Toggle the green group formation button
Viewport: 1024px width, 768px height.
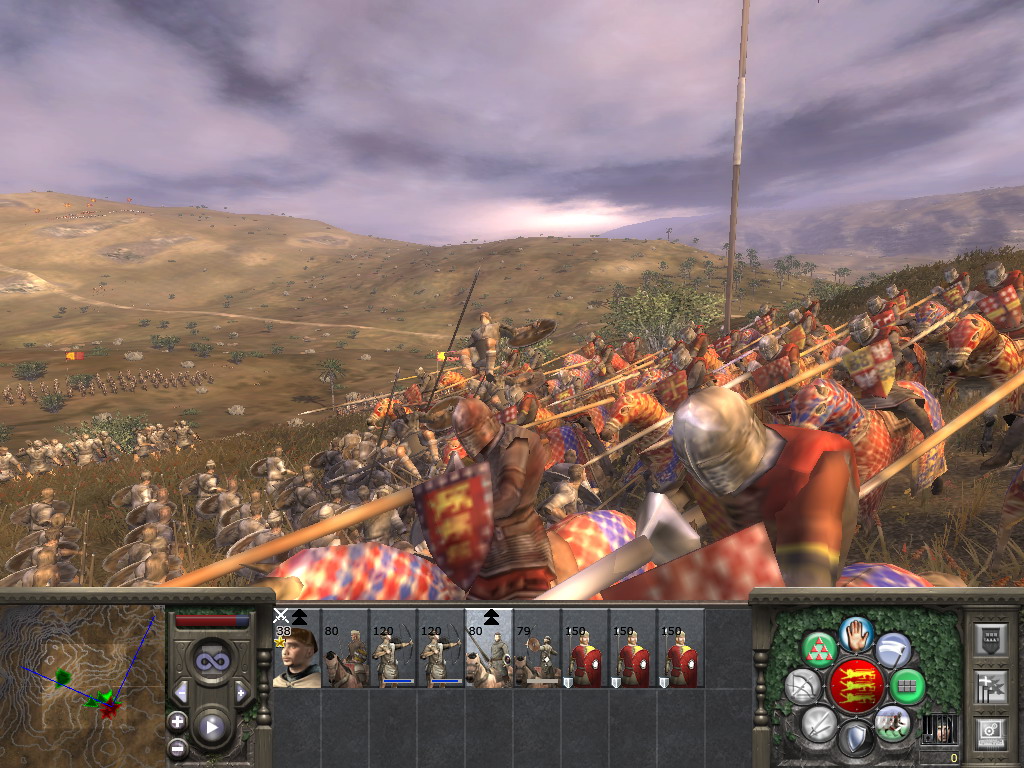click(908, 687)
